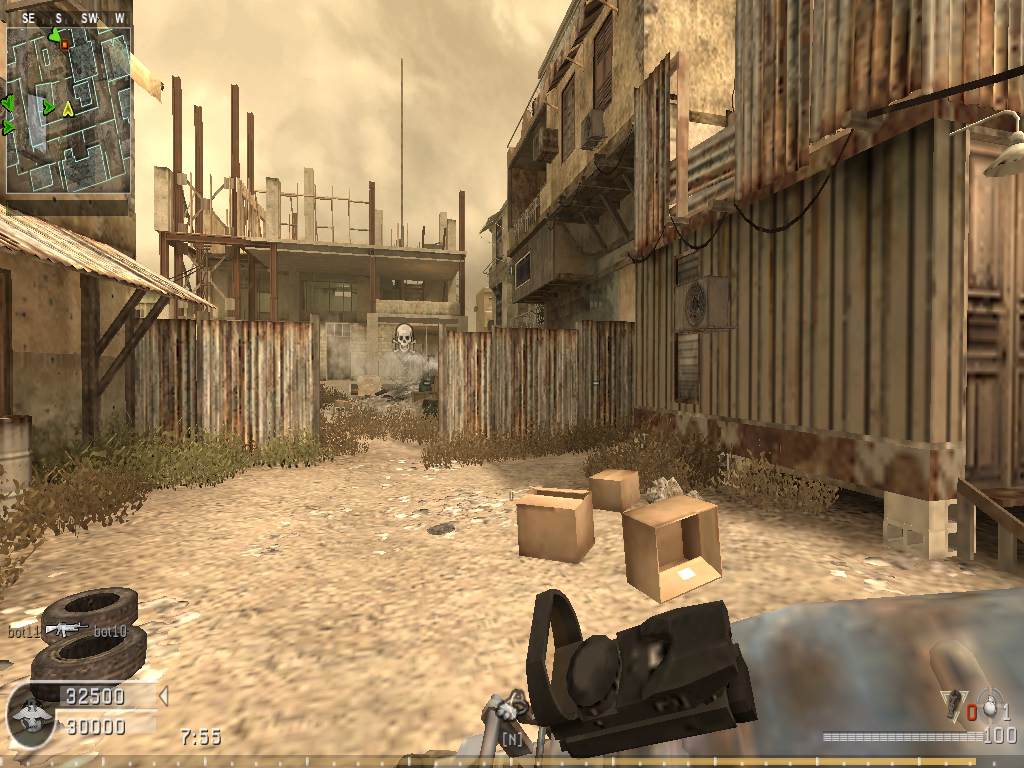
Task: Click the orange objective marker on the minimap
Action: coord(65,44)
